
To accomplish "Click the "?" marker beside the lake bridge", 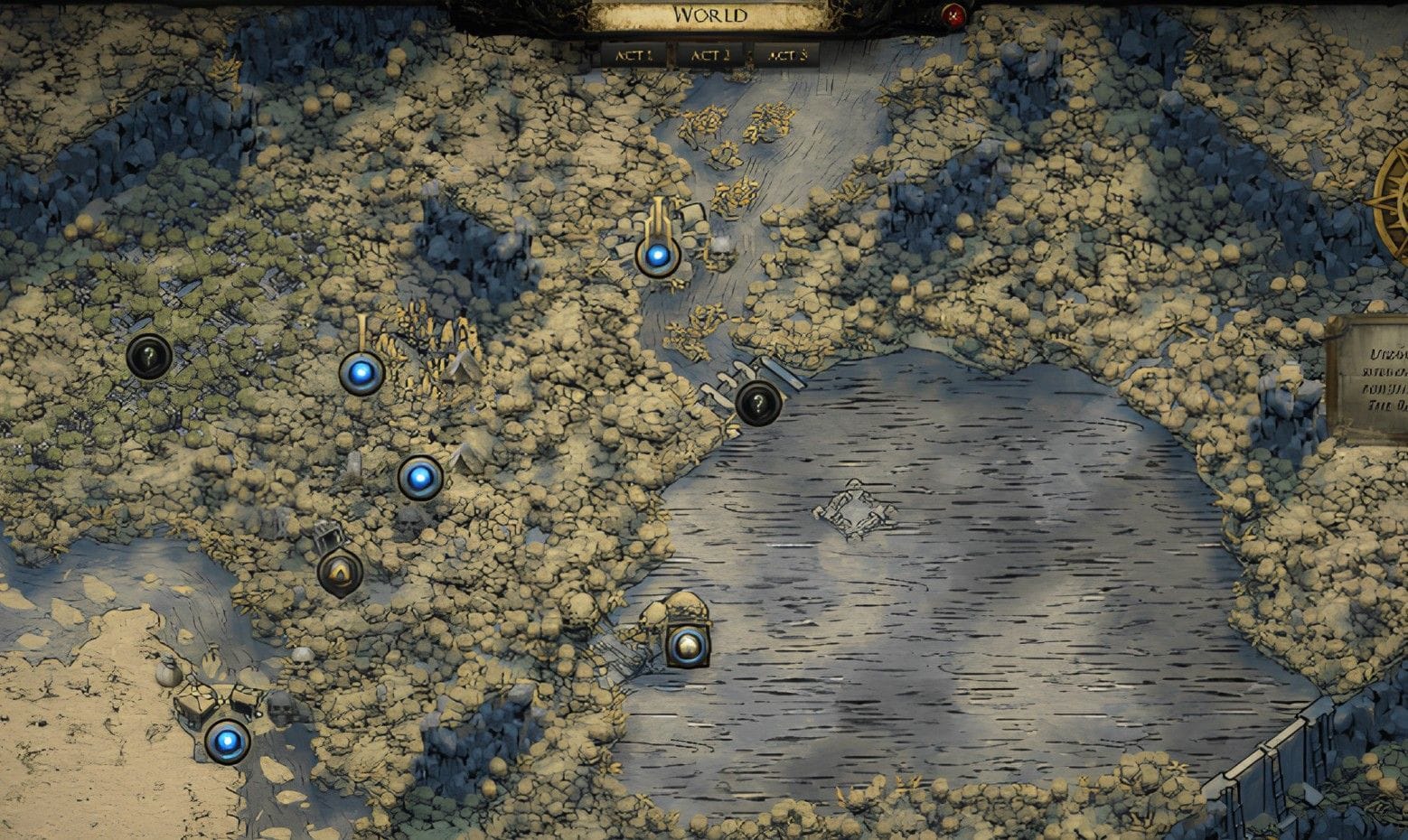I will (760, 404).
